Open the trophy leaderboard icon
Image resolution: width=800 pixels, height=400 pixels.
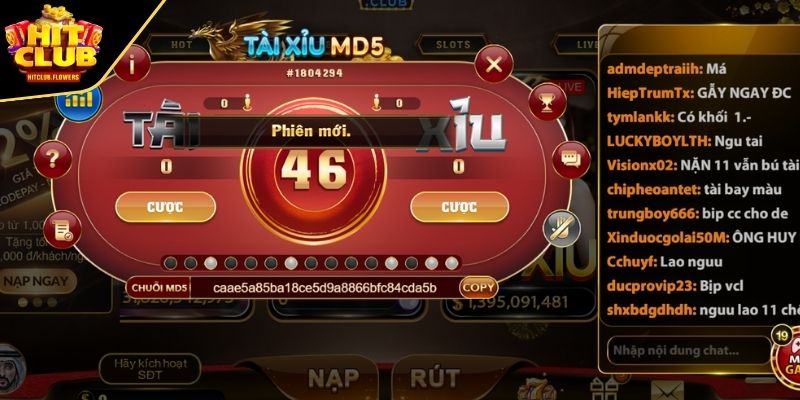tap(546, 100)
